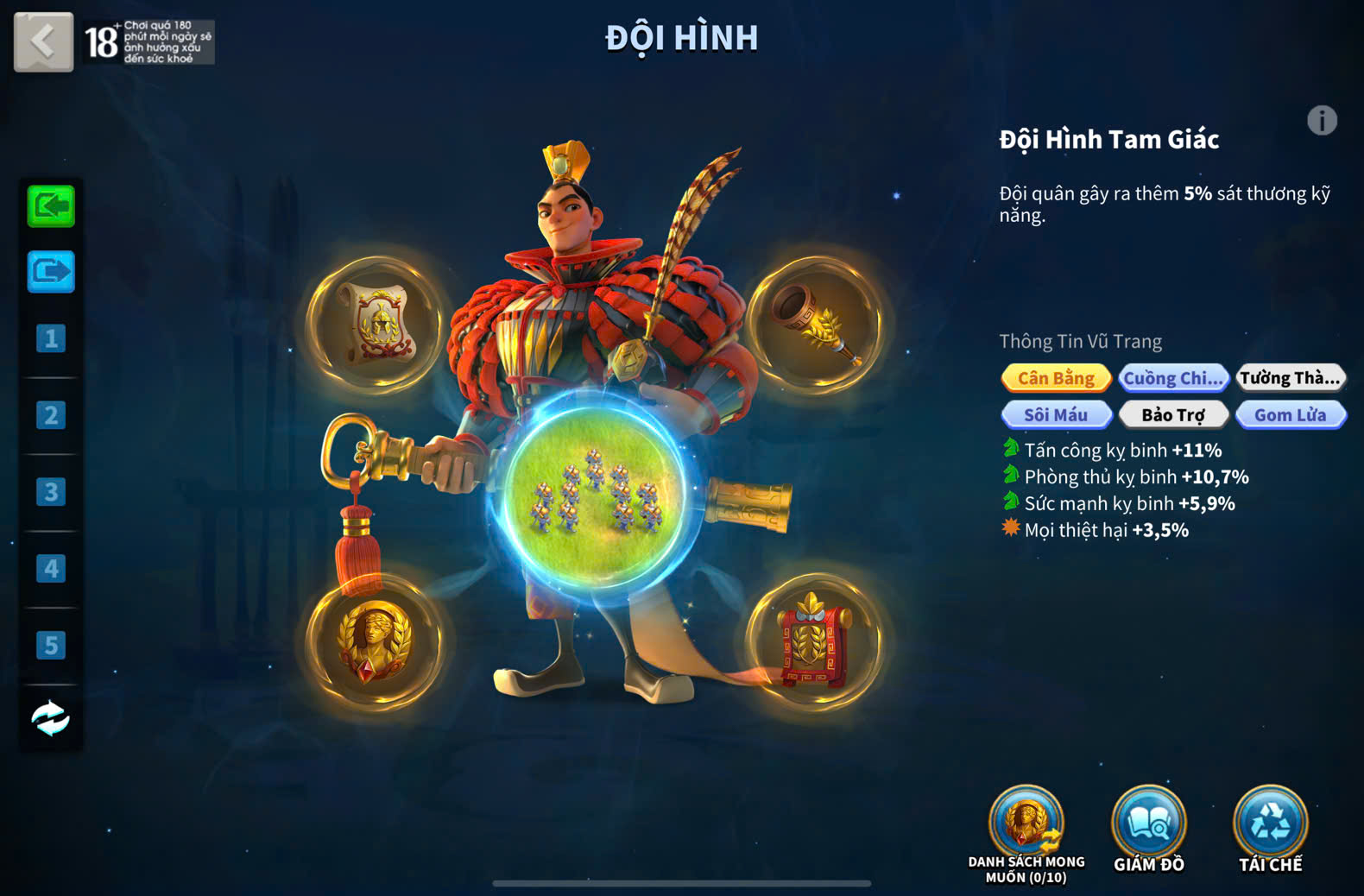Switch to formation preset 1
1364x896 pixels.
coord(51,338)
